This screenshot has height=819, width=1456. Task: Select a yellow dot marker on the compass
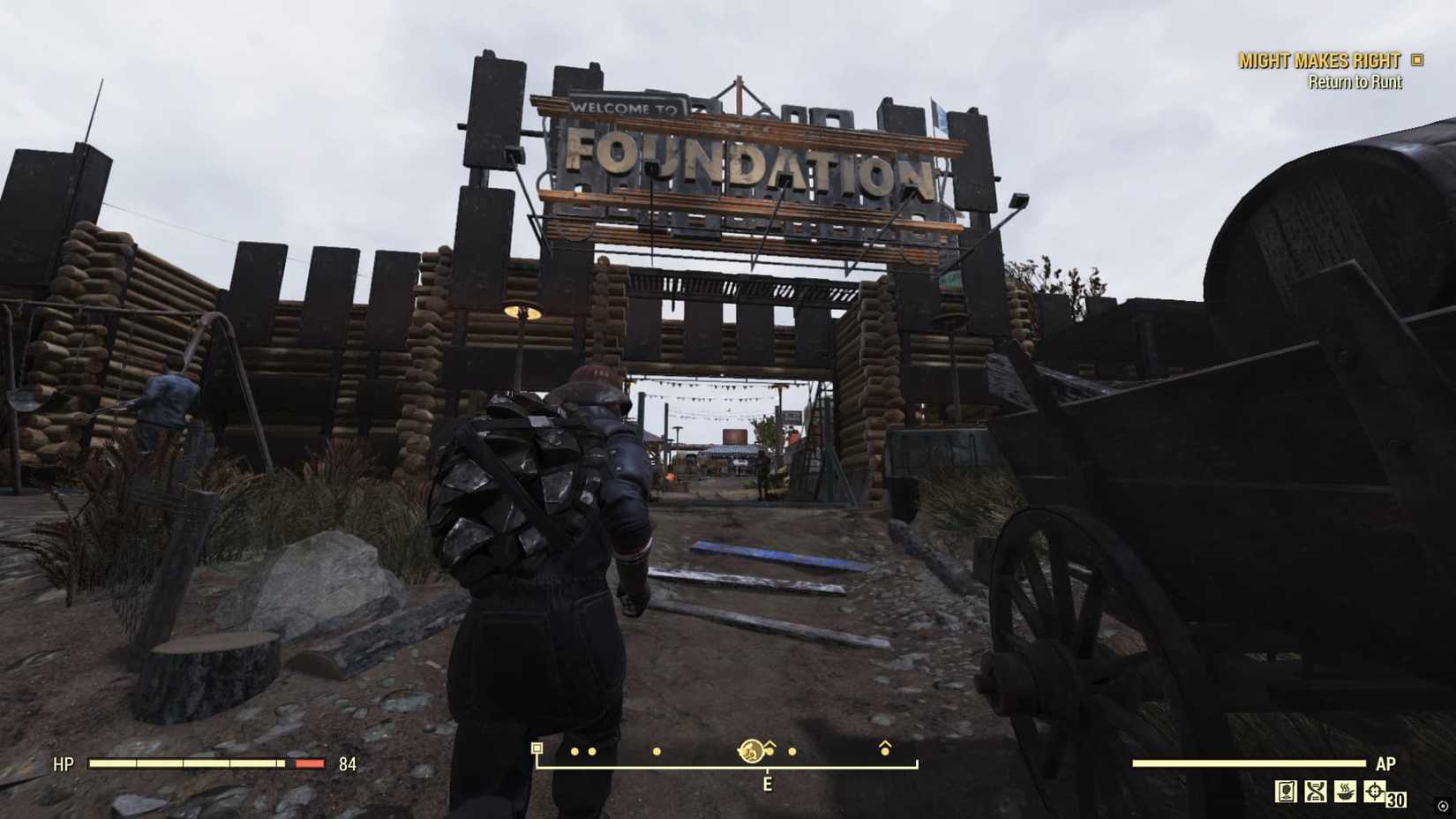pos(574,750)
